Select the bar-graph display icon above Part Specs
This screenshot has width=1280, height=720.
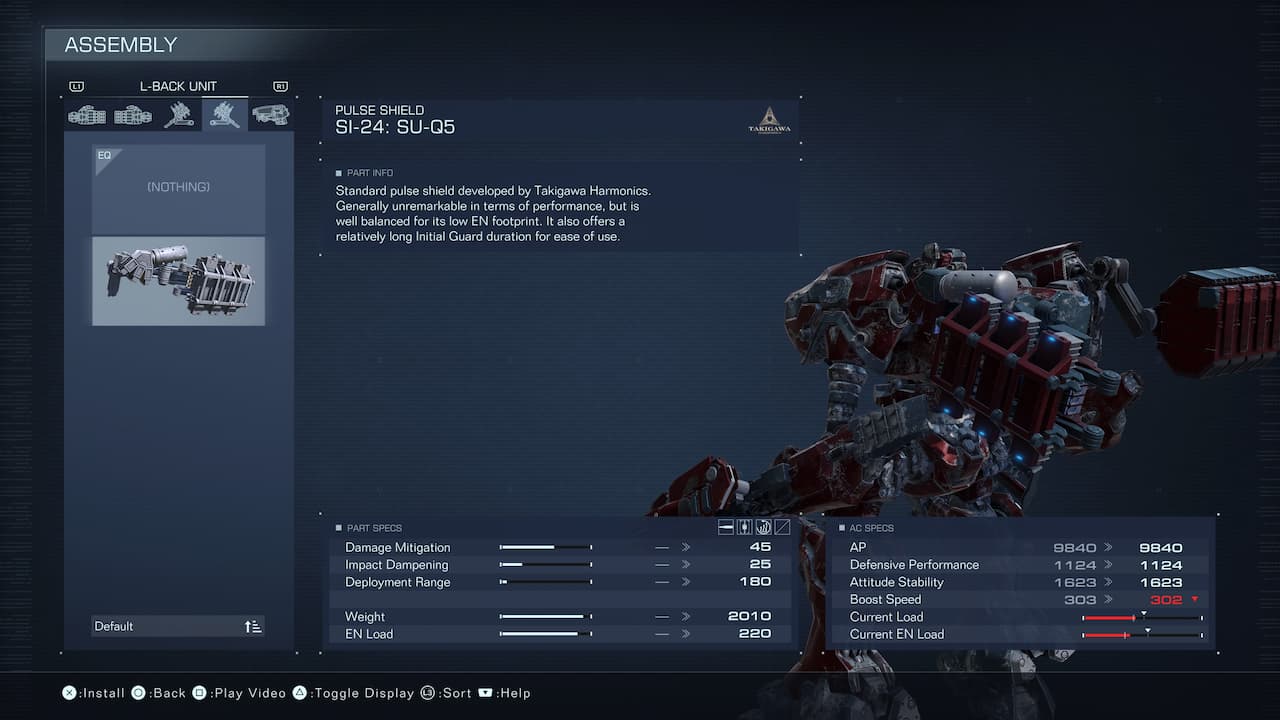click(x=726, y=527)
